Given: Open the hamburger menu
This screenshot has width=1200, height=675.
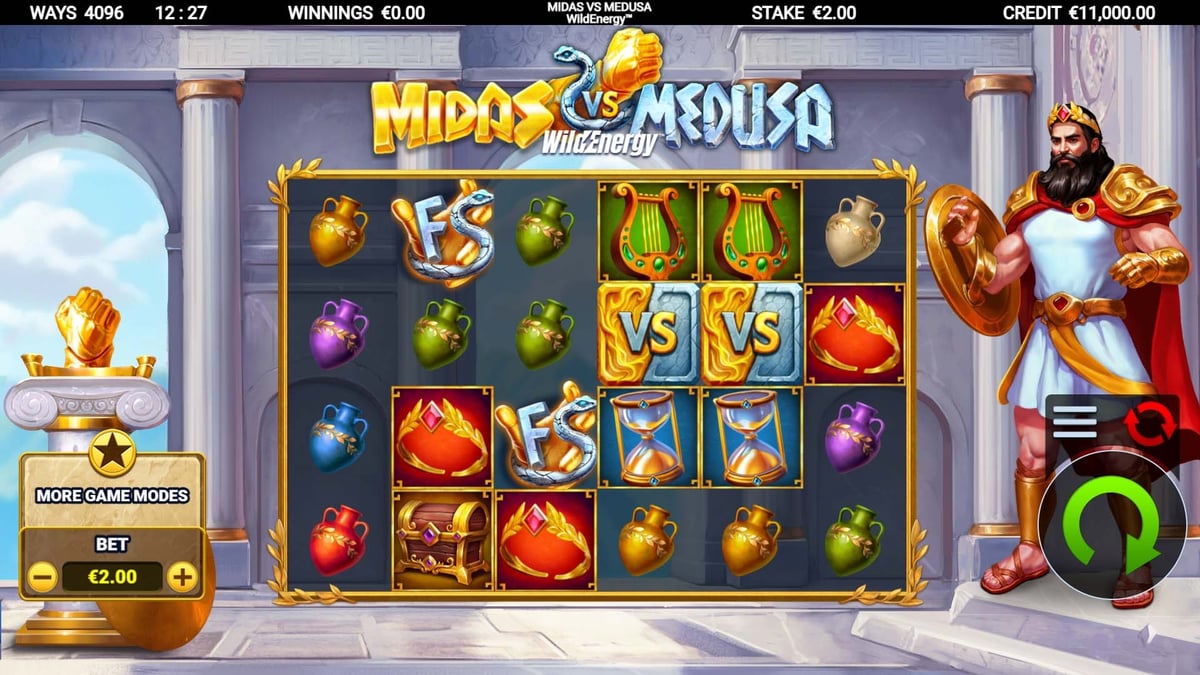Looking at the screenshot, I should click(1074, 421).
